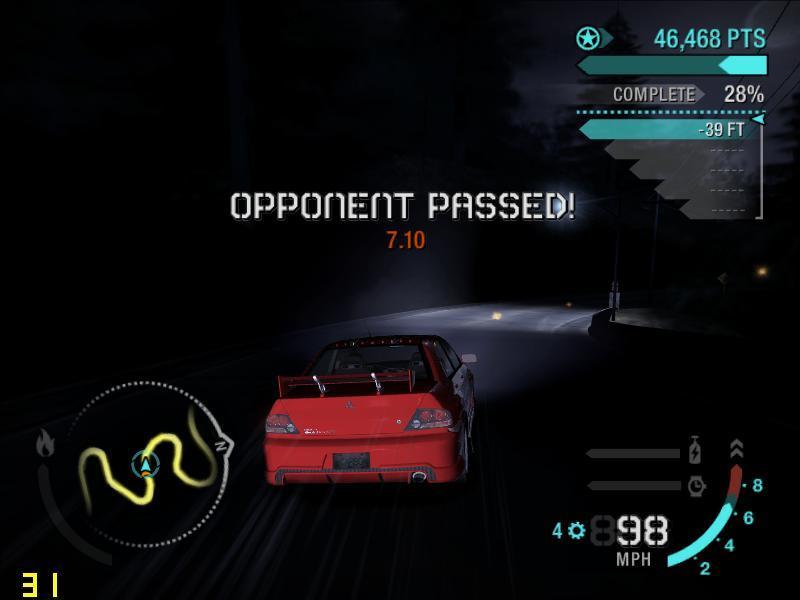Click the double chevron icon above tachometer

coord(737,449)
